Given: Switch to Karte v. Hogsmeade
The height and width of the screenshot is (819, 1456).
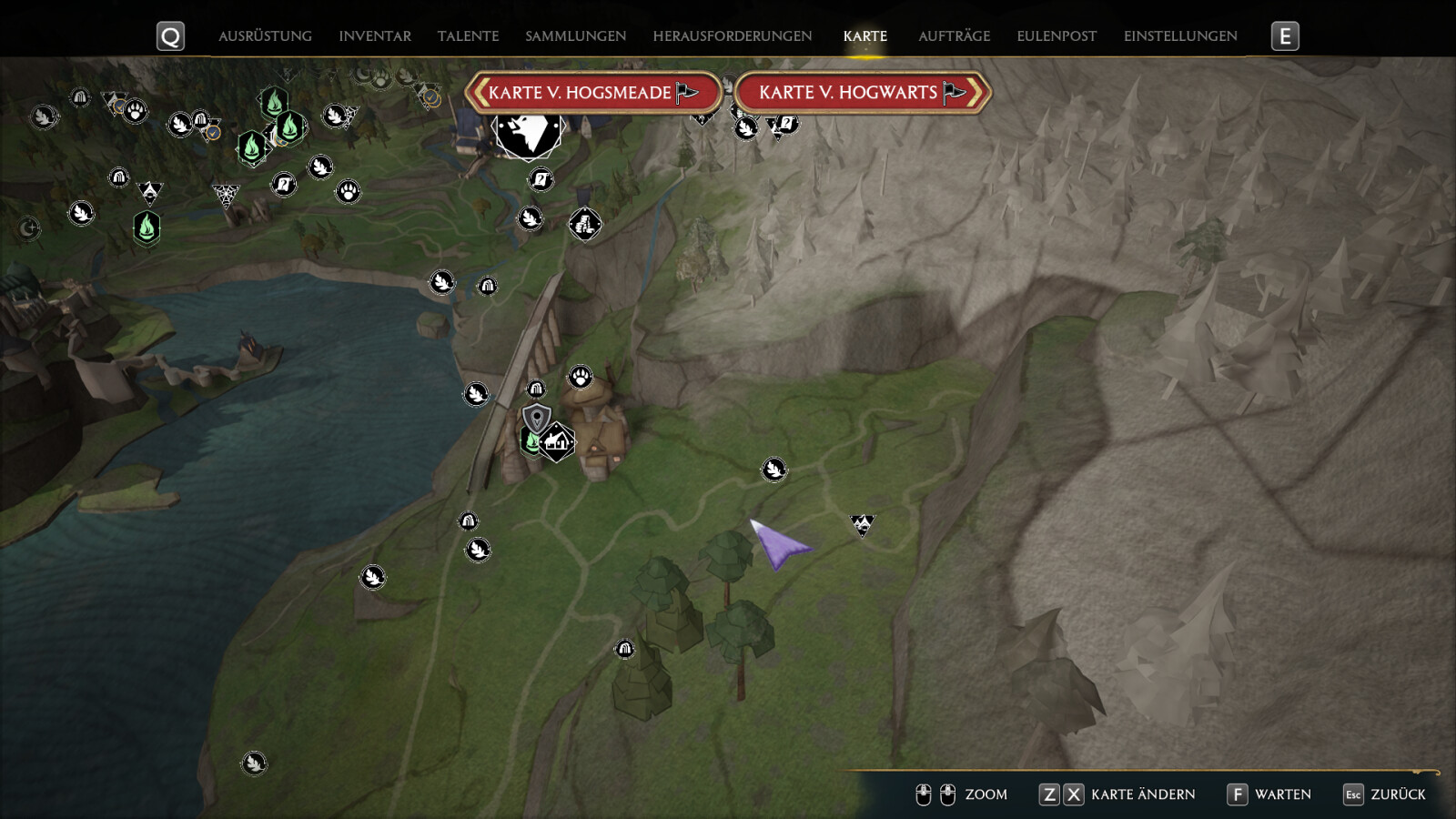Looking at the screenshot, I should point(592,93).
